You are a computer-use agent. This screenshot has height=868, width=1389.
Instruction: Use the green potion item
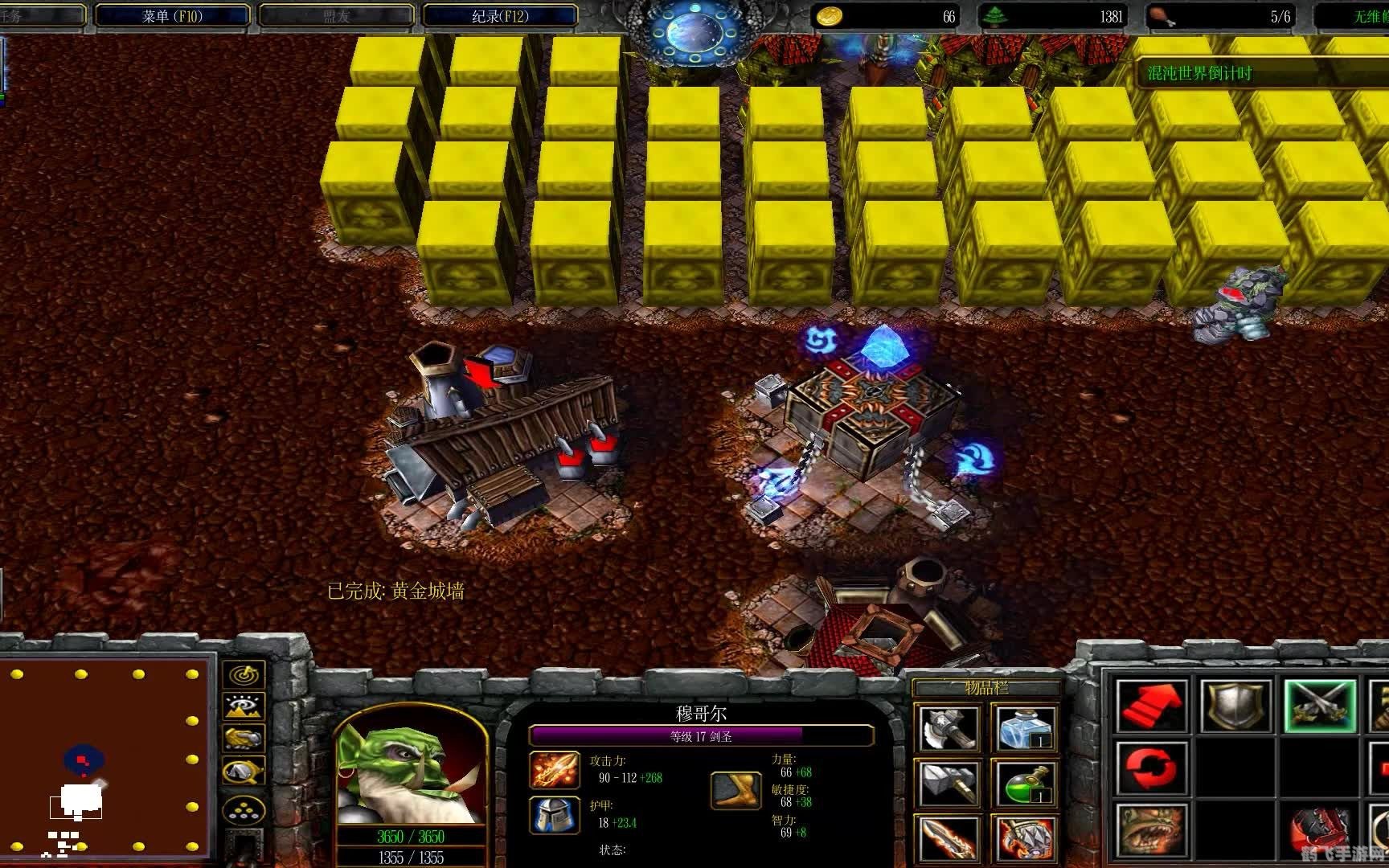tap(1024, 783)
